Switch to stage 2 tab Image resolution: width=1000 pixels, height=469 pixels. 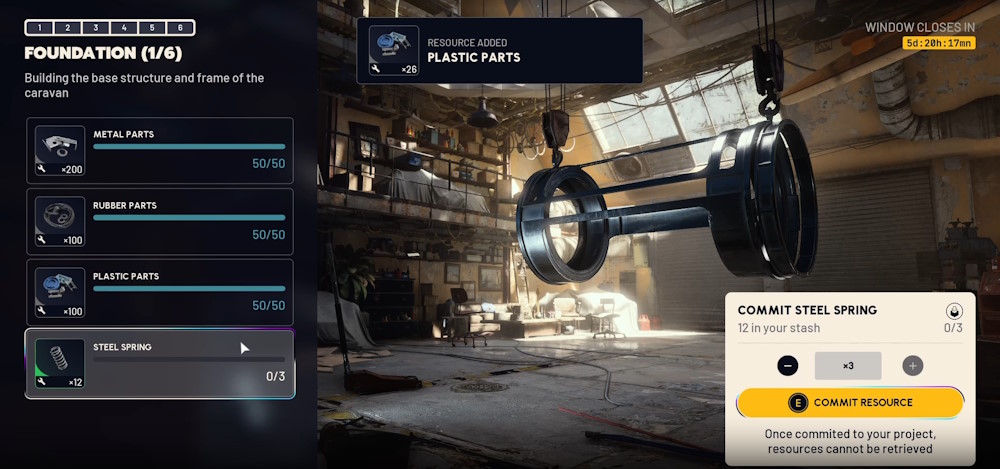[67, 28]
